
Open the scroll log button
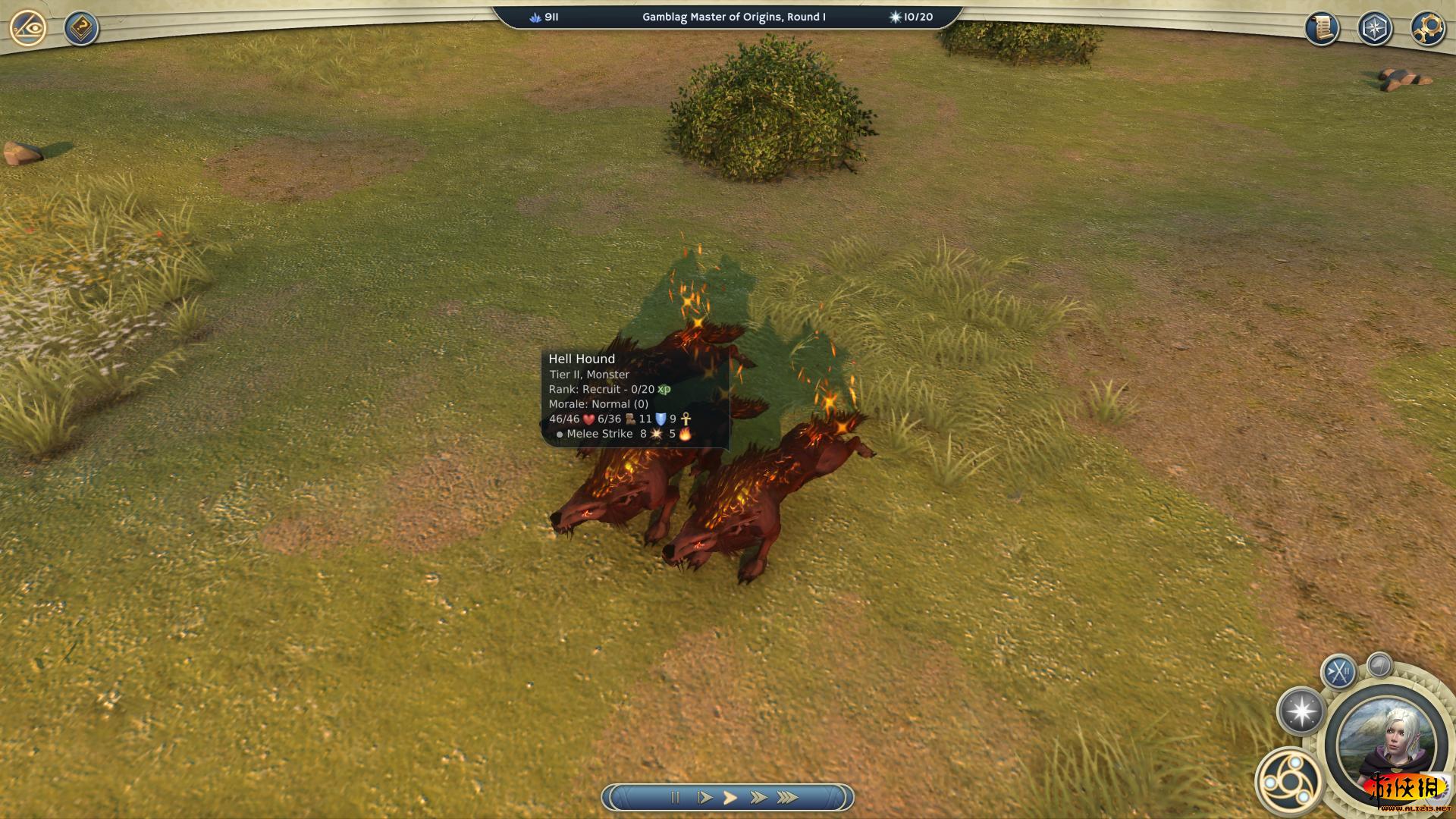(x=1322, y=29)
